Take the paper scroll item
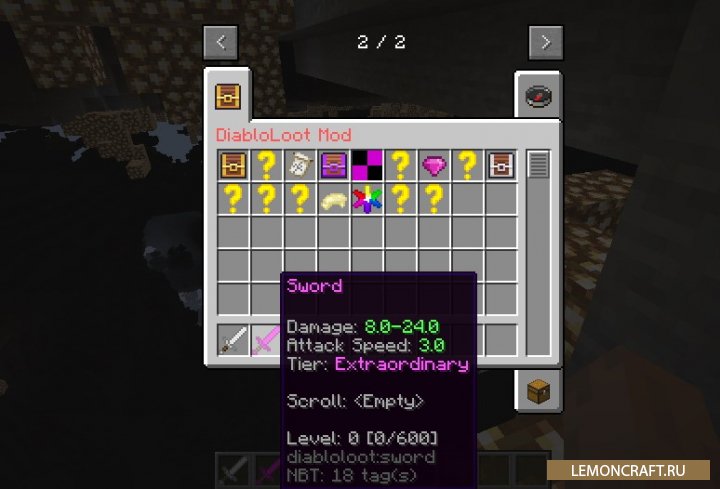This screenshot has height=489, width=720. (x=299, y=165)
